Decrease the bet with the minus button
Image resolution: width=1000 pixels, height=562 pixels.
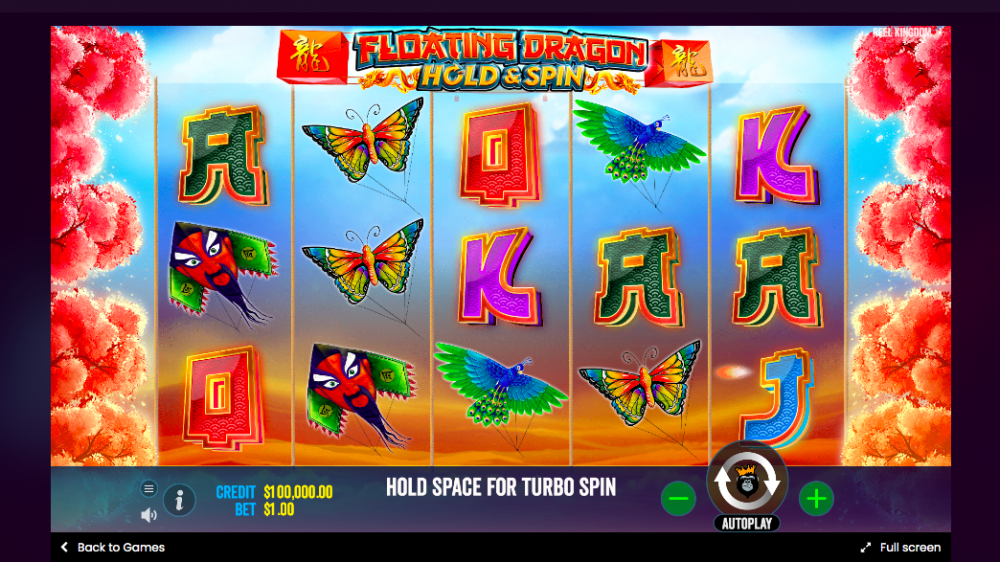tap(678, 497)
